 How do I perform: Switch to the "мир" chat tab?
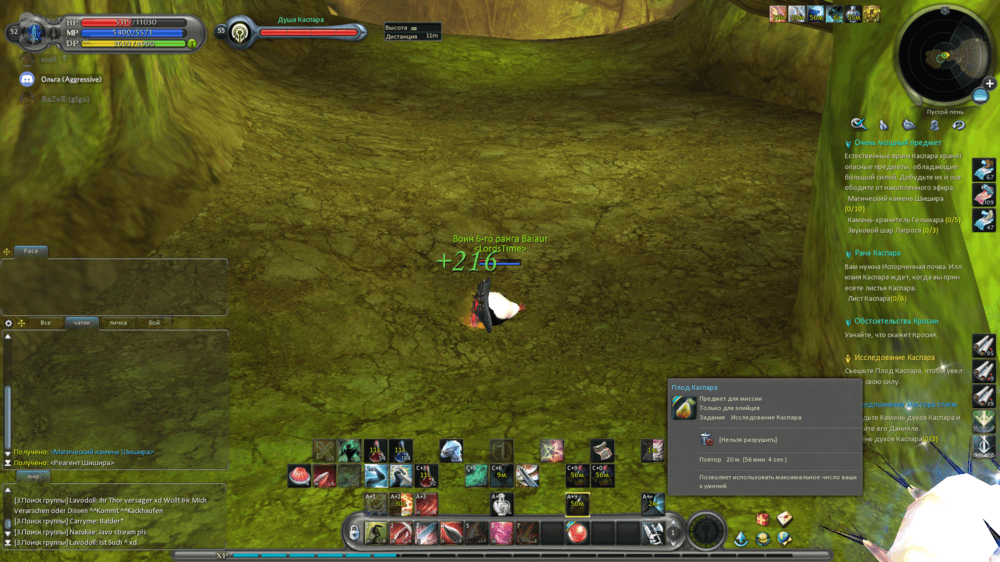point(33,476)
